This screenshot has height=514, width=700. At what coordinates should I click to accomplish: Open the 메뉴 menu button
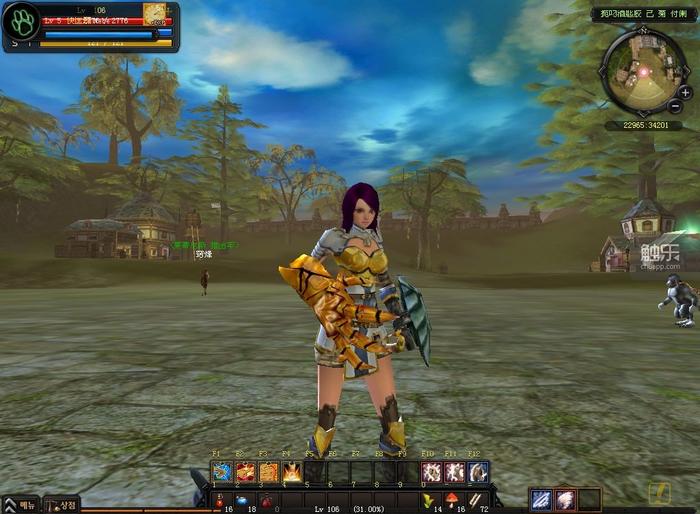(x=21, y=505)
